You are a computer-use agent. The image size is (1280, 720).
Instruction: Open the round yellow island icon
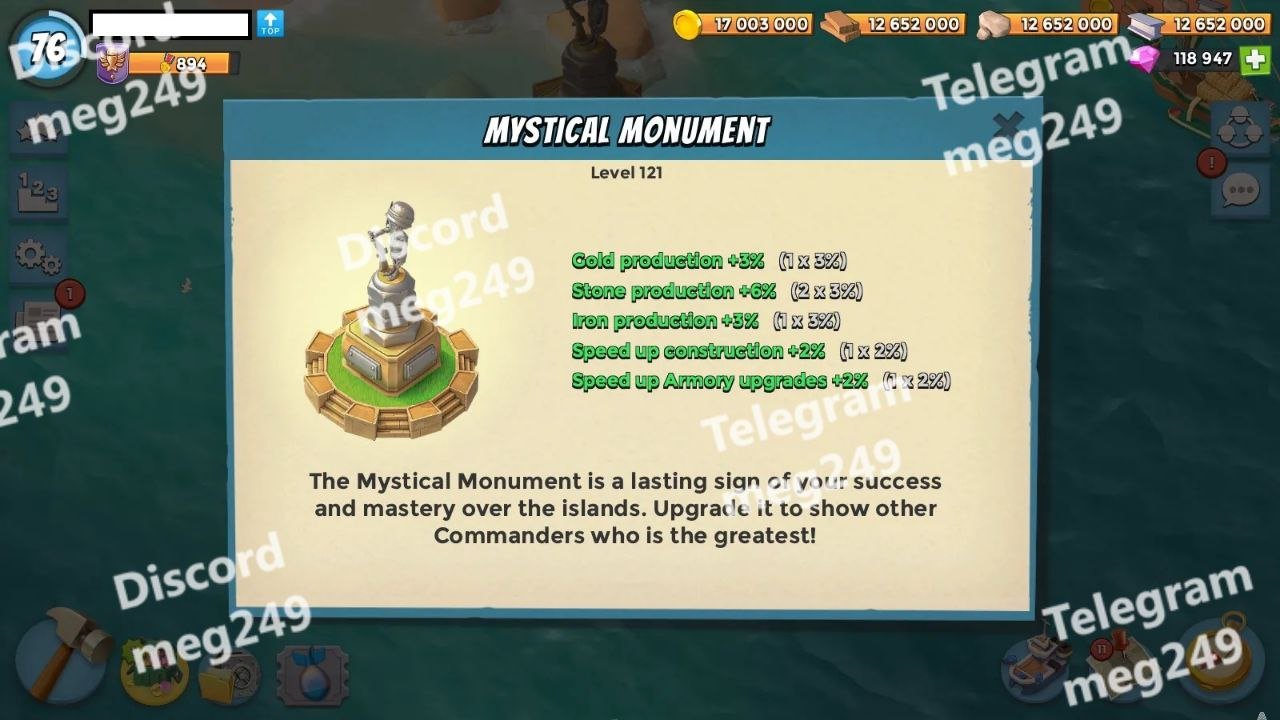tap(155, 670)
